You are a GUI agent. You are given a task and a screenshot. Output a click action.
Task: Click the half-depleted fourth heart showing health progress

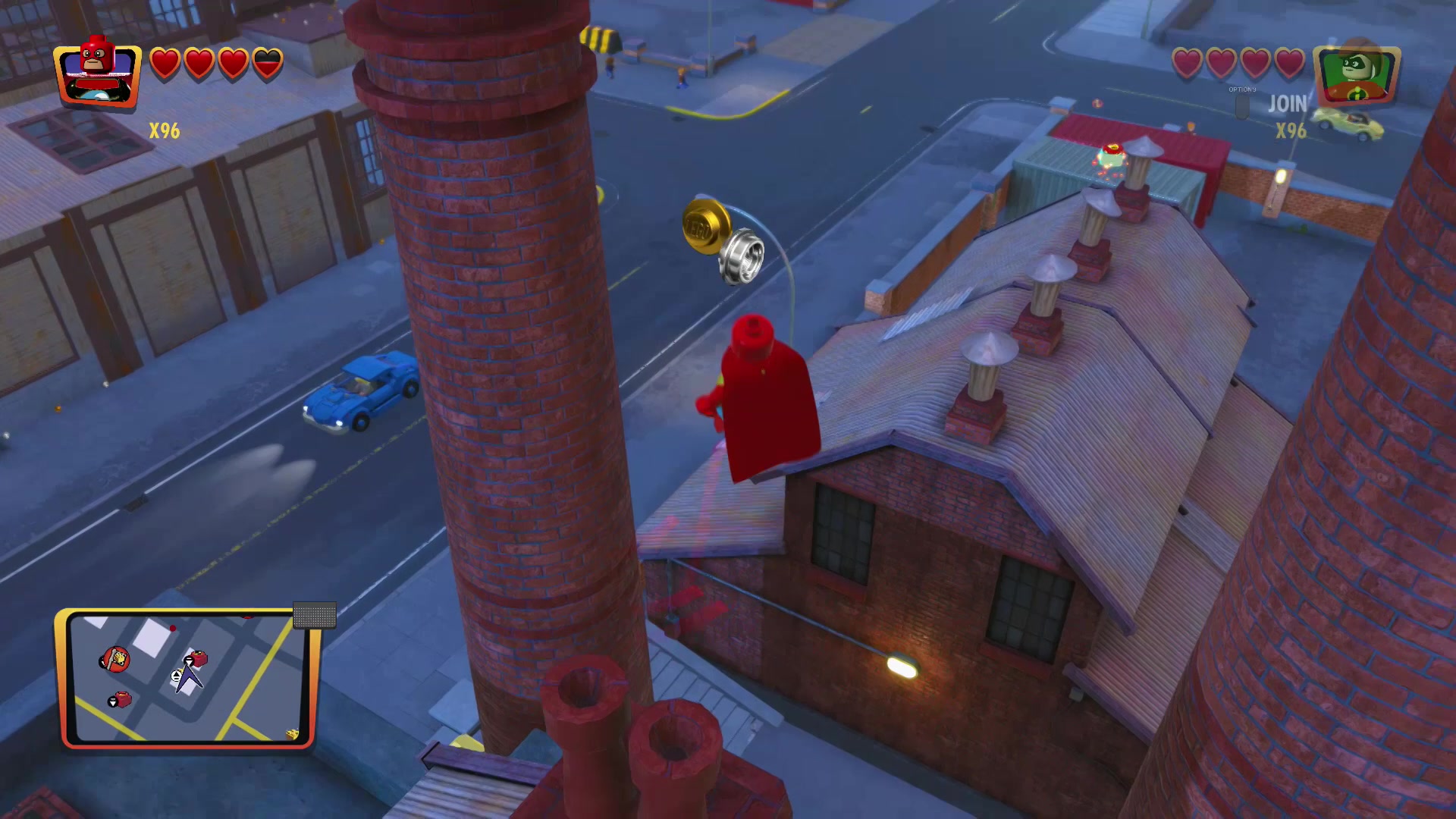coord(268,64)
